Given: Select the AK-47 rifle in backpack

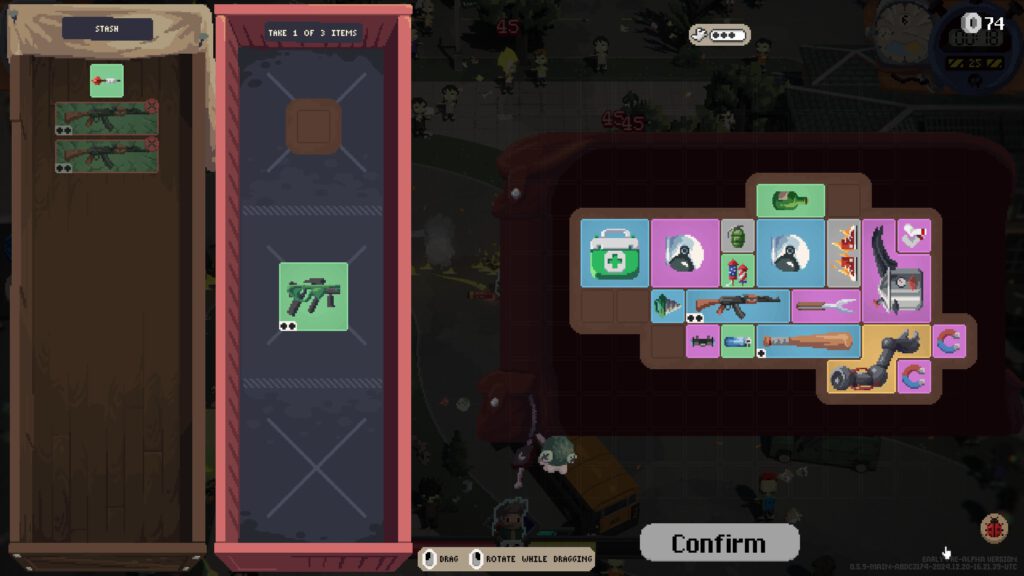Looking at the screenshot, I should coord(738,305).
